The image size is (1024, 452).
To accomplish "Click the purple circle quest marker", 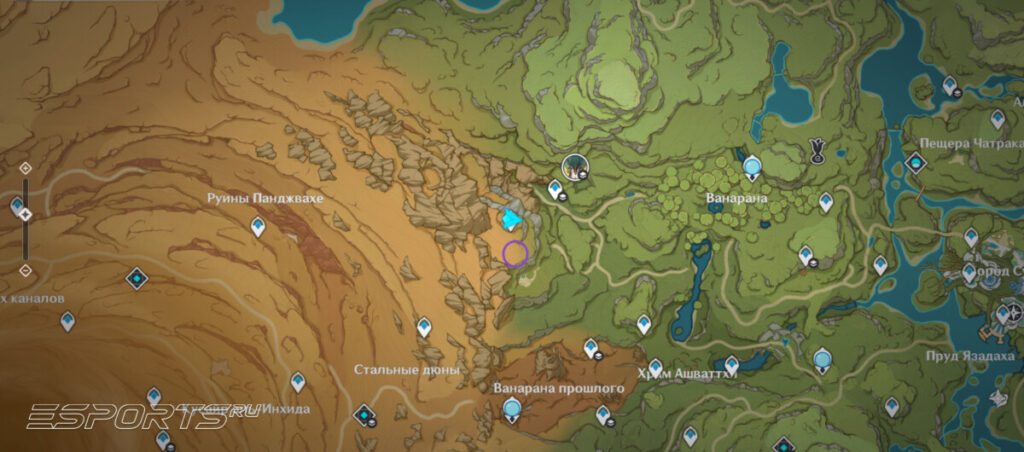I will (515, 253).
